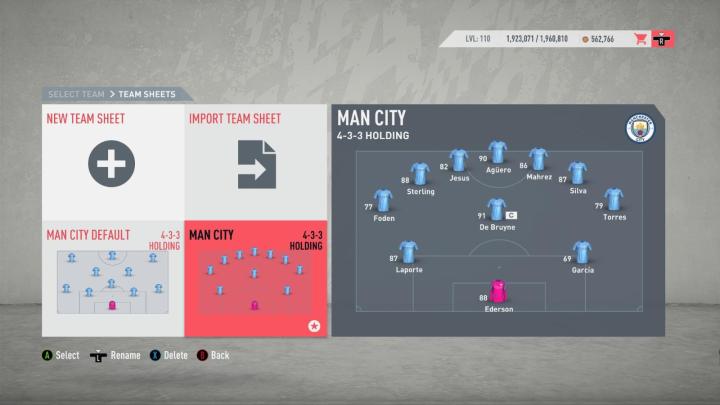Select Laporte in the formation

(408, 252)
